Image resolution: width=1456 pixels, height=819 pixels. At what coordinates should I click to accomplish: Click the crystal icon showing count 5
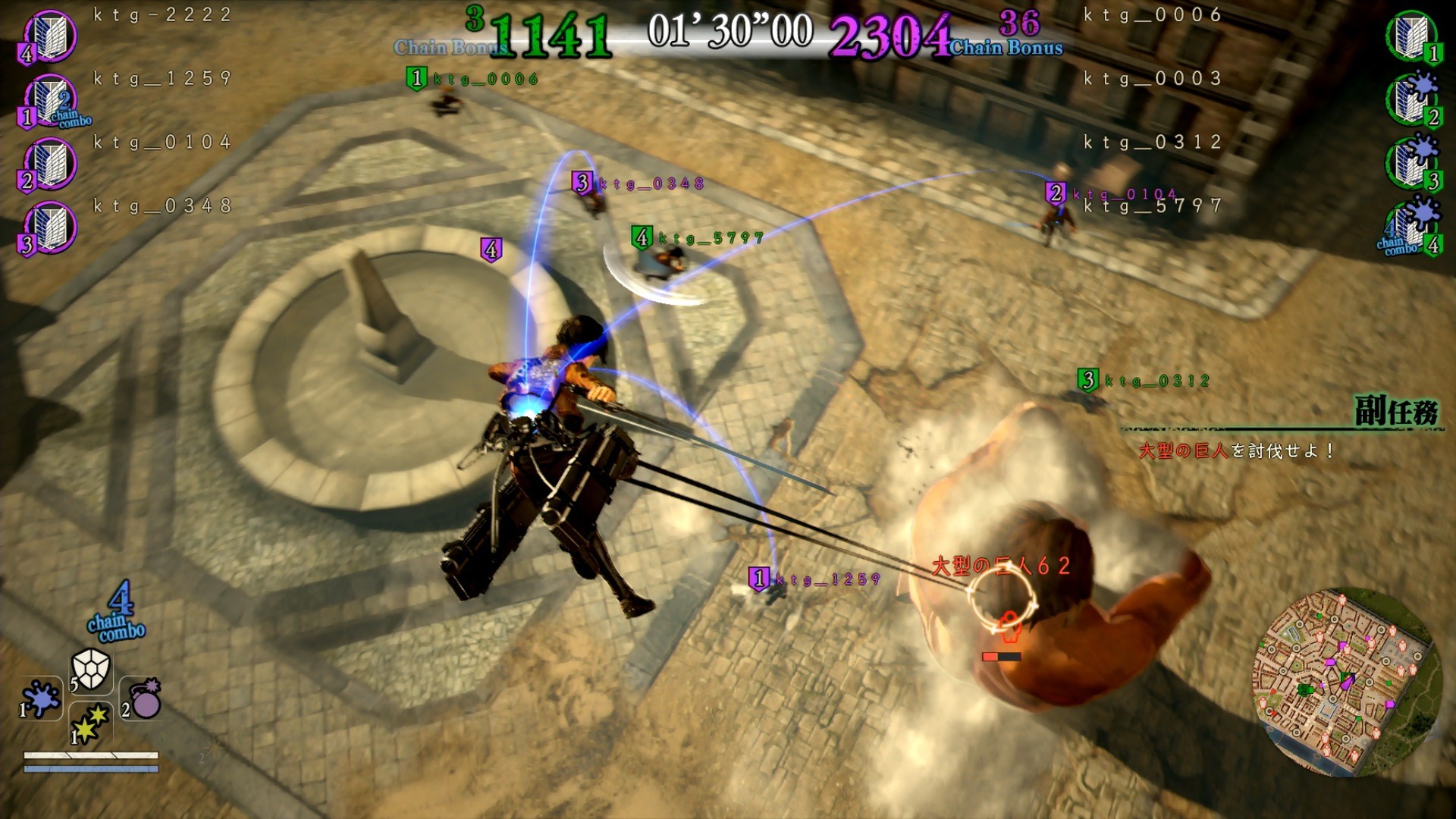point(91,671)
